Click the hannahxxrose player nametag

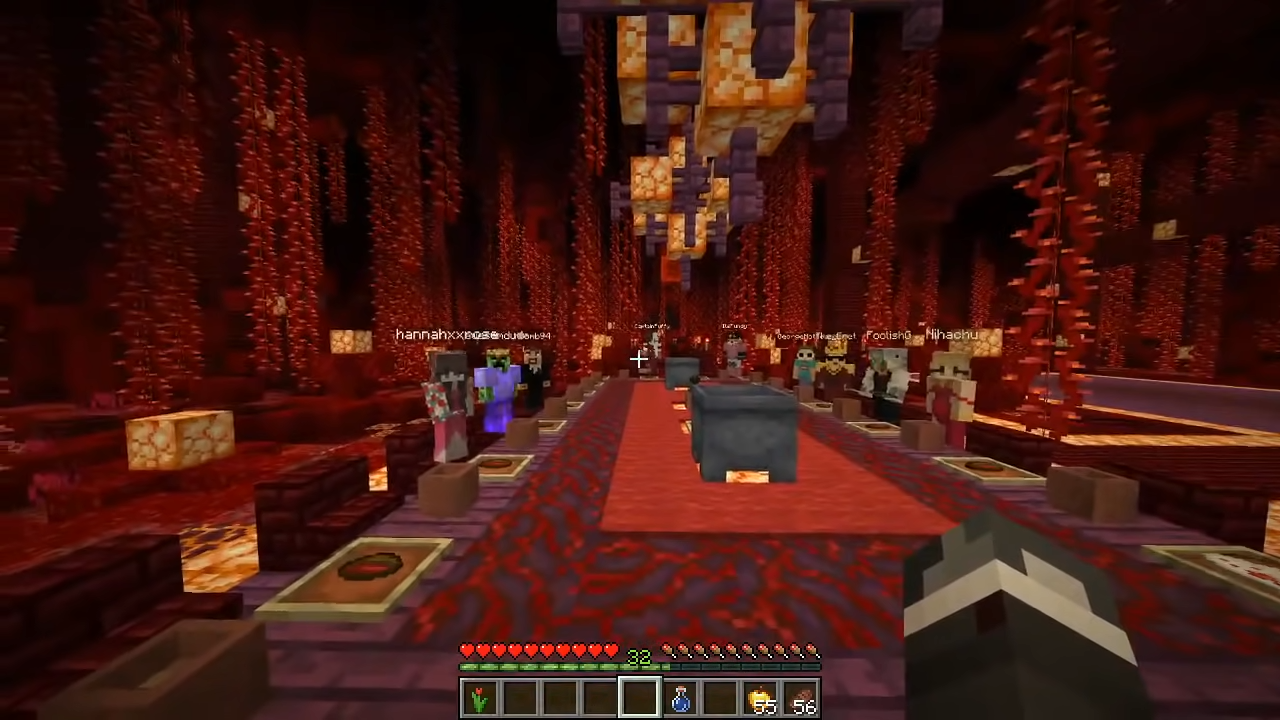[x=440, y=335]
